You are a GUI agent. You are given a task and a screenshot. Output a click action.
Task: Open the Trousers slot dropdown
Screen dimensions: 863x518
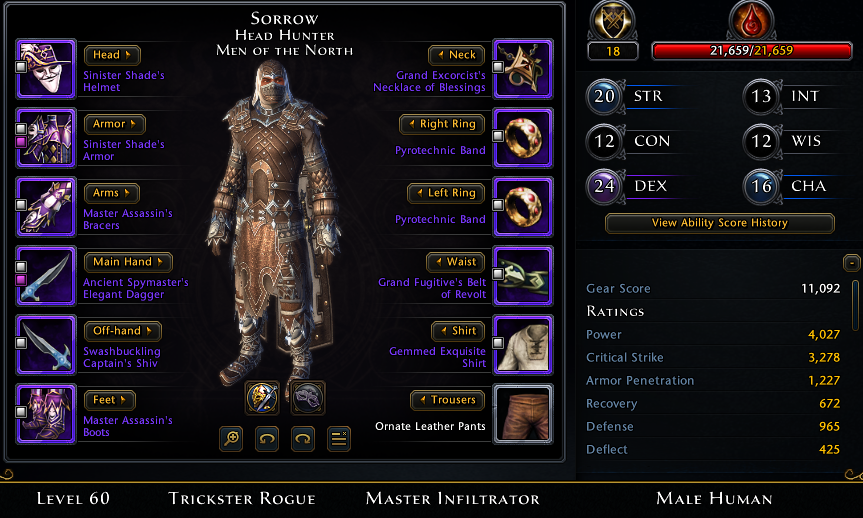[x=447, y=400]
